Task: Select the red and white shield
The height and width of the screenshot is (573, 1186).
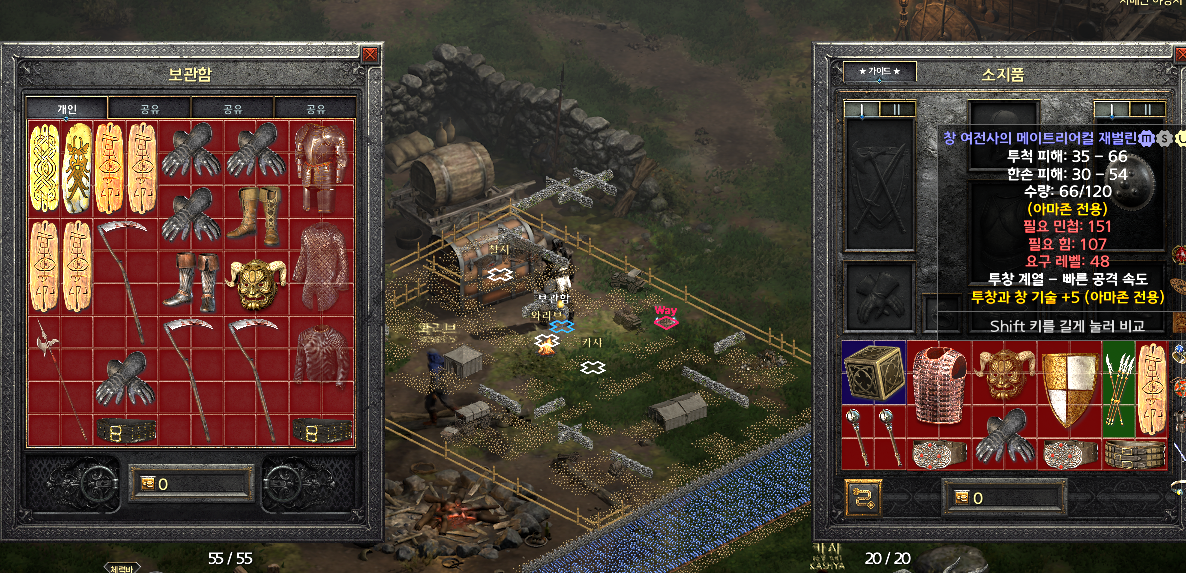Action: [1069, 385]
